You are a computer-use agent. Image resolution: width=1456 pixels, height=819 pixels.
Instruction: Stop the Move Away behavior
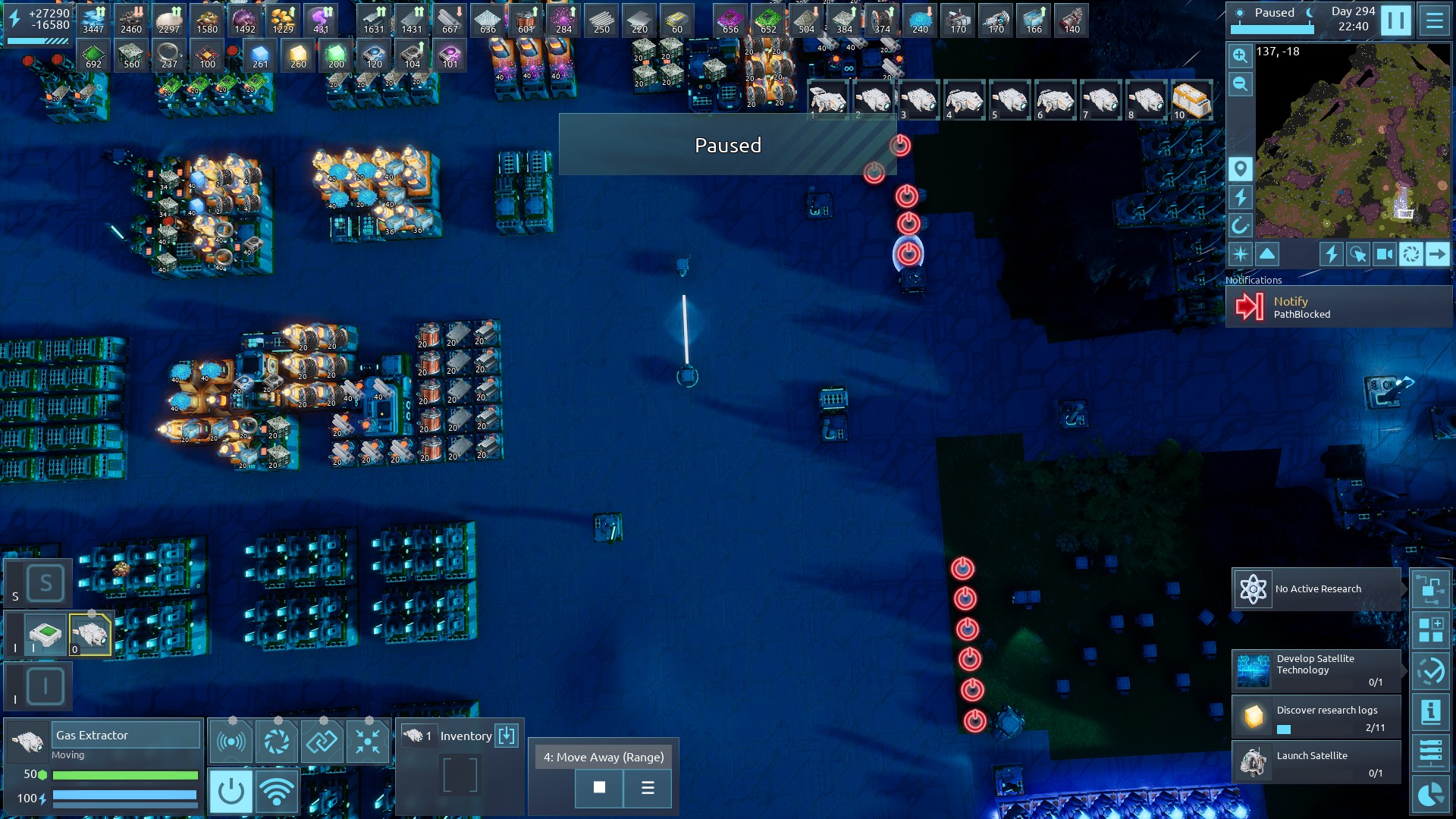point(599,788)
